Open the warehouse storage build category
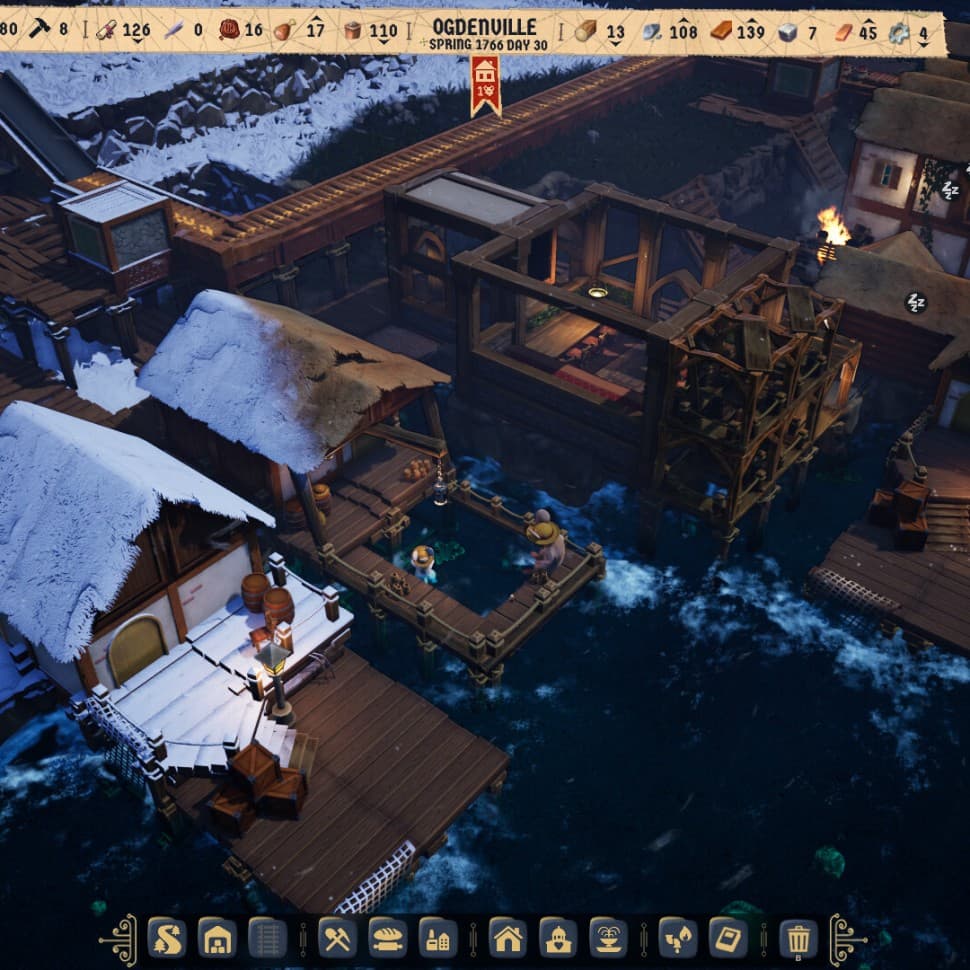 click(217, 938)
